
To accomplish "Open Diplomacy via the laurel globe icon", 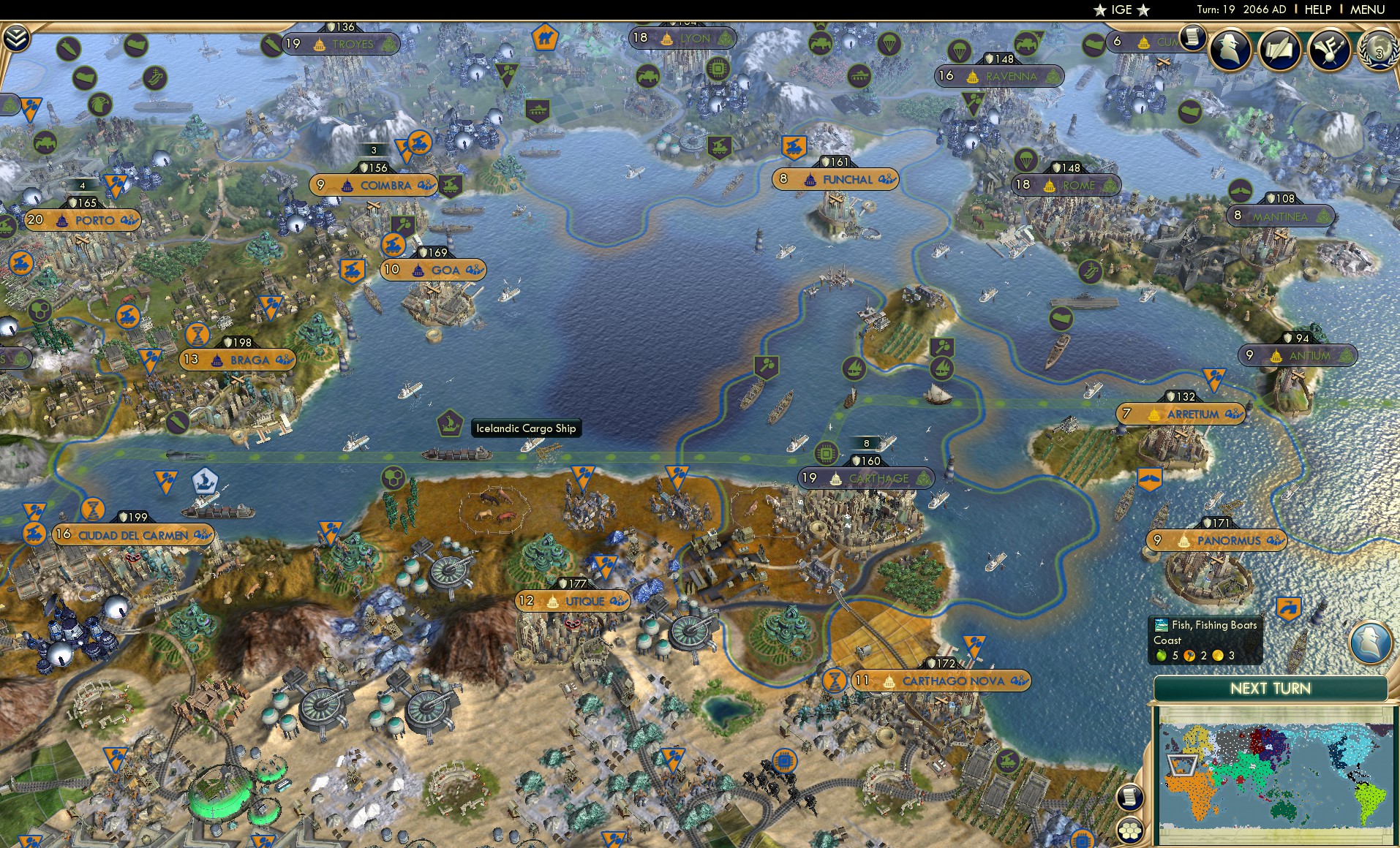I will [1376, 51].
